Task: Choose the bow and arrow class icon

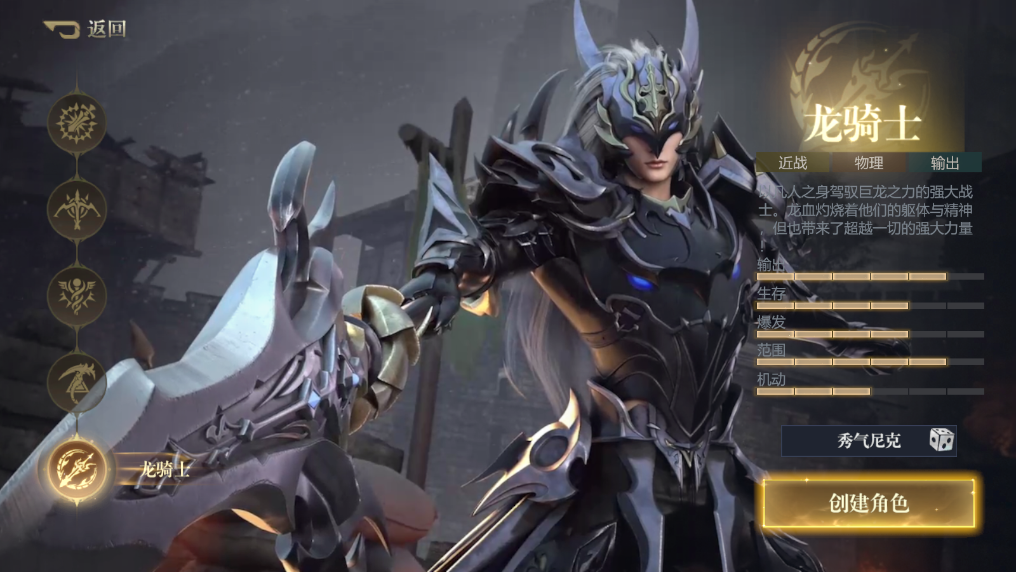Action: point(77,207)
